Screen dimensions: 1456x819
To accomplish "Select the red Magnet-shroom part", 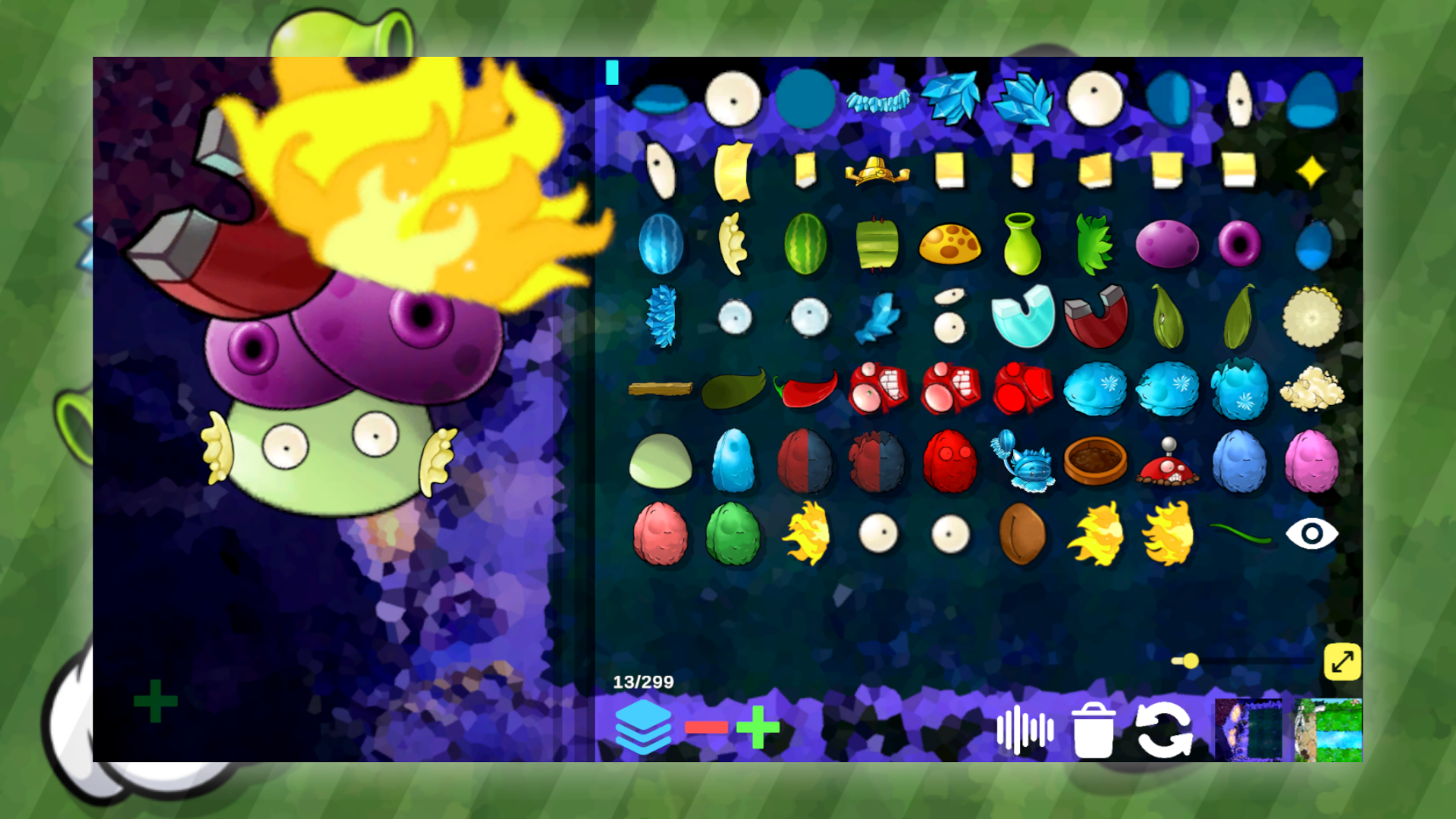I will [1093, 316].
